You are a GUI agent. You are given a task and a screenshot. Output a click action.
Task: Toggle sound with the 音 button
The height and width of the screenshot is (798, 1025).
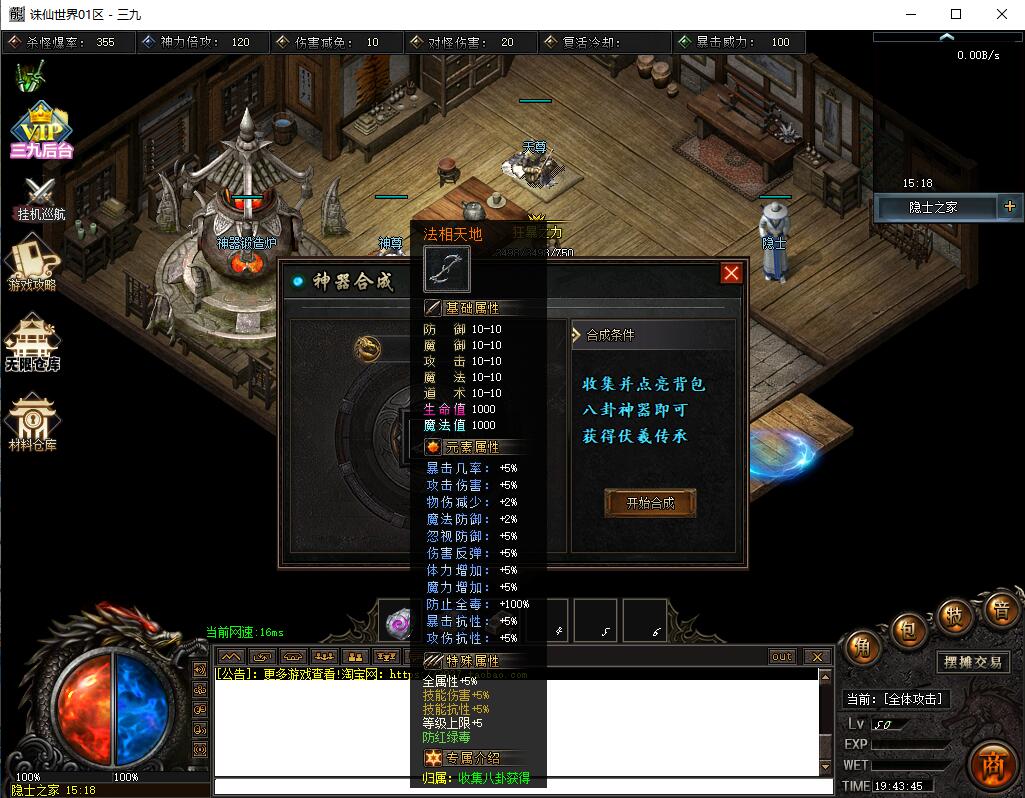(999, 608)
